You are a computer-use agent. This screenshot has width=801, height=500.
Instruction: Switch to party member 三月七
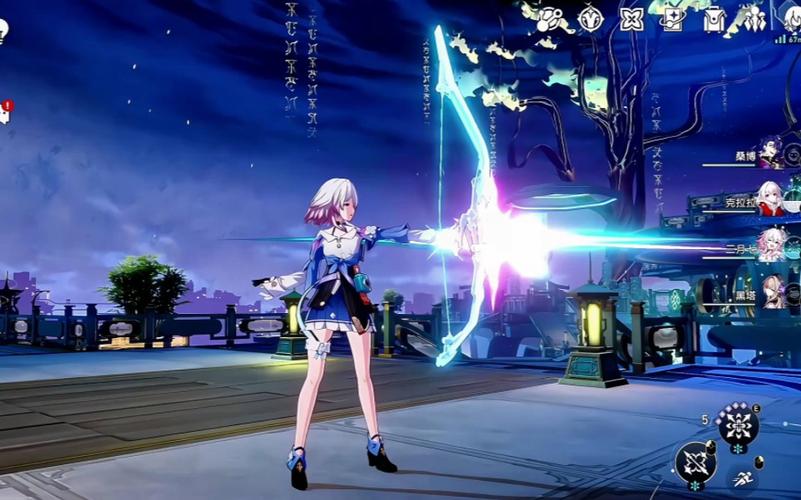click(768, 244)
